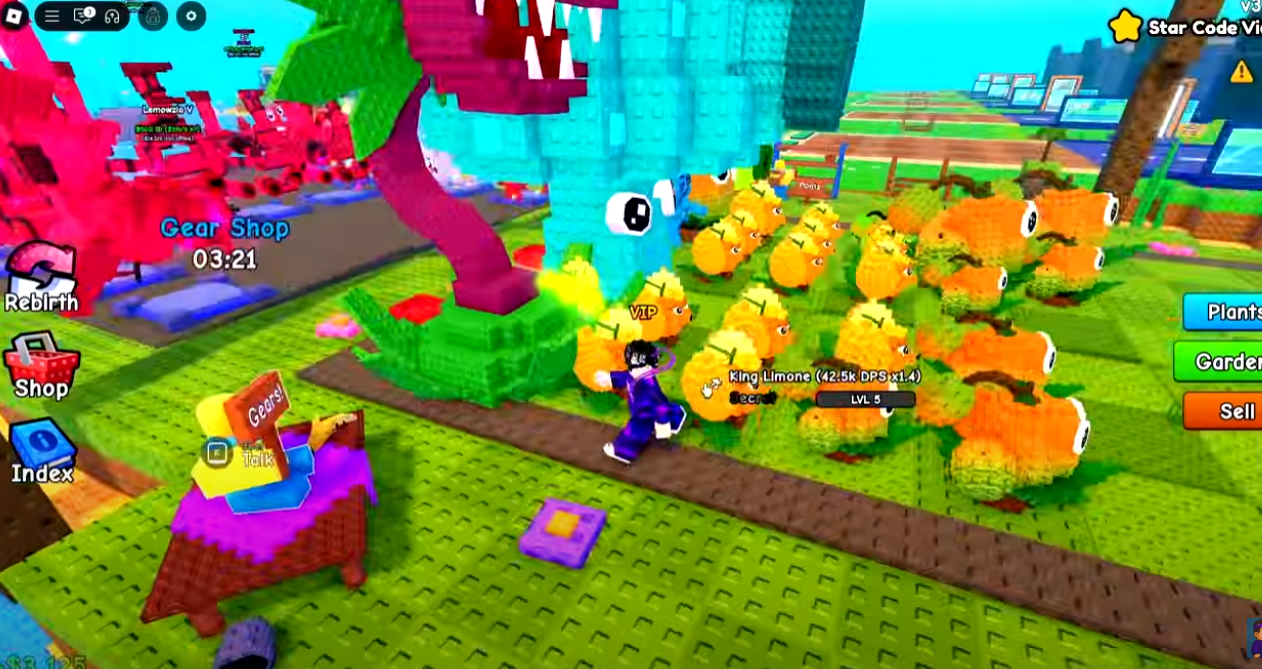Open the gear settings icon
This screenshot has height=669, width=1262.
(x=191, y=16)
